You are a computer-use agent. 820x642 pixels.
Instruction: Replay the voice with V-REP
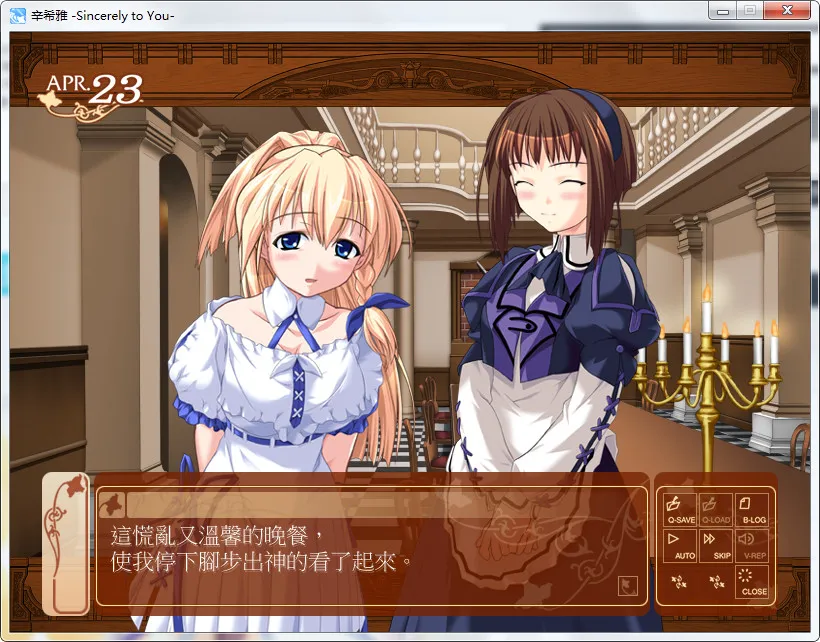click(753, 545)
